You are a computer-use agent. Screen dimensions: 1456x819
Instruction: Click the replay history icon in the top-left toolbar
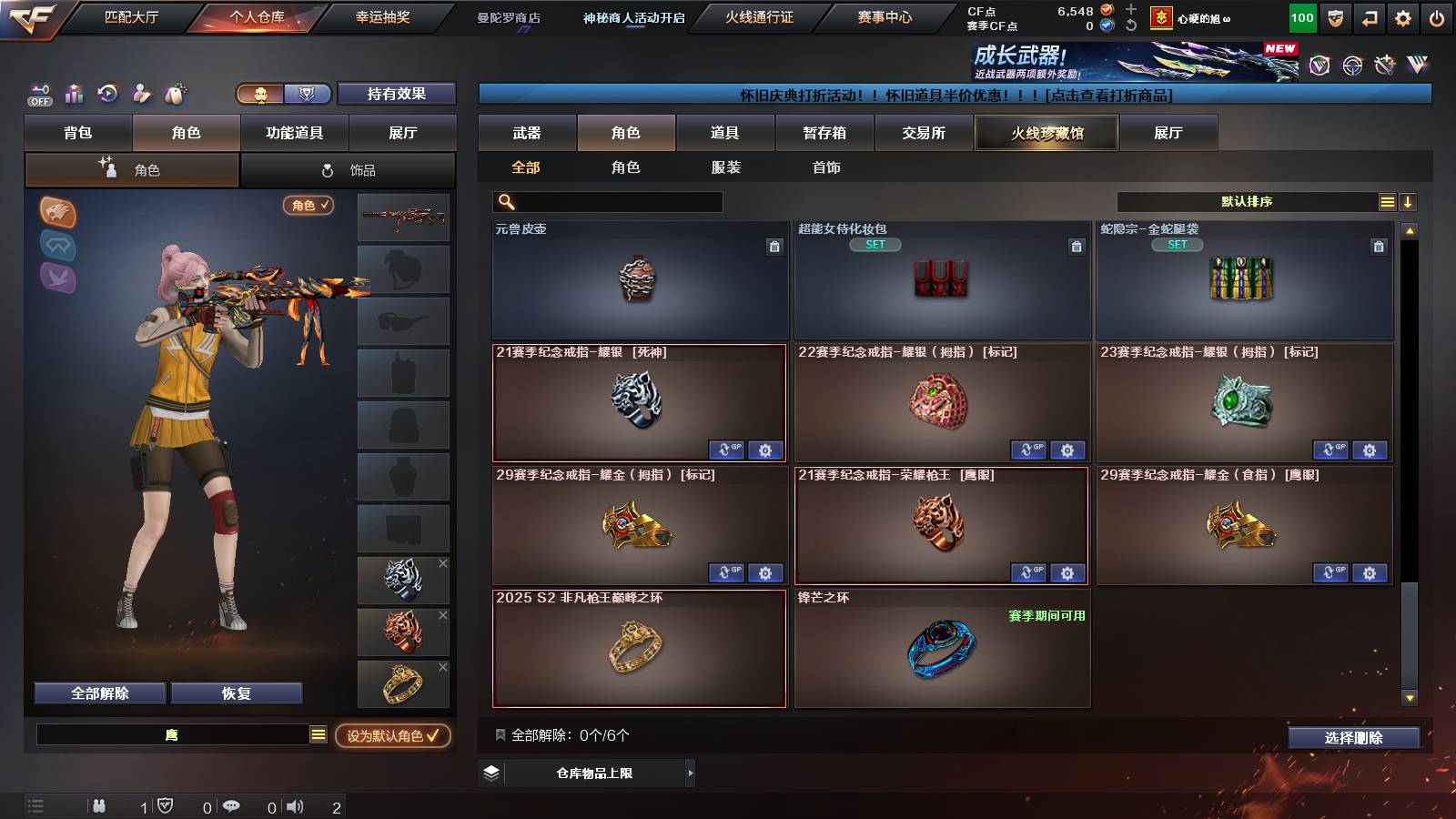coord(107,92)
